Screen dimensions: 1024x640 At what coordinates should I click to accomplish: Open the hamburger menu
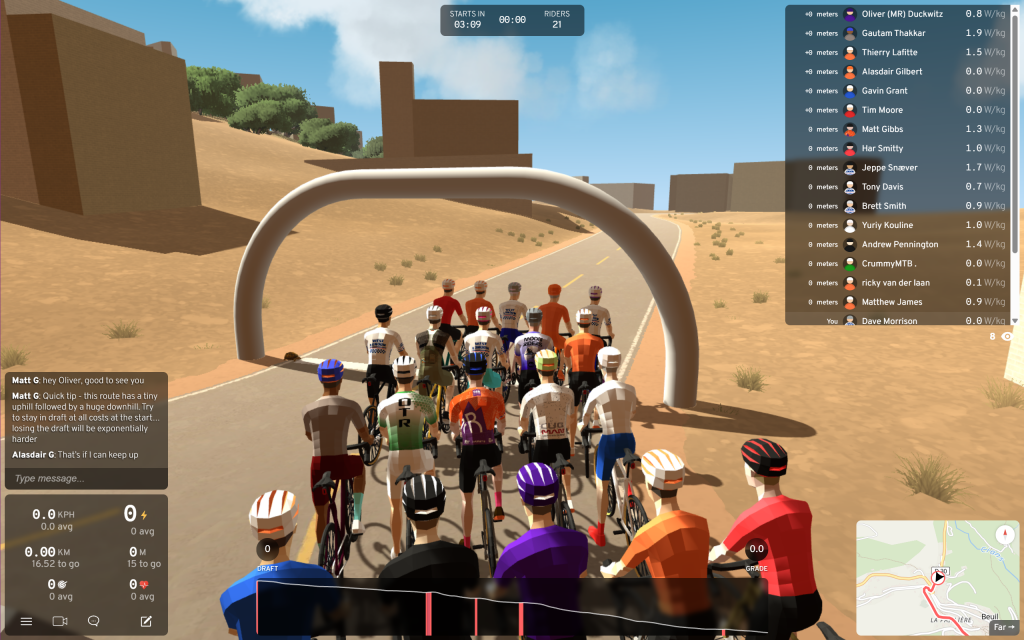pos(27,621)
